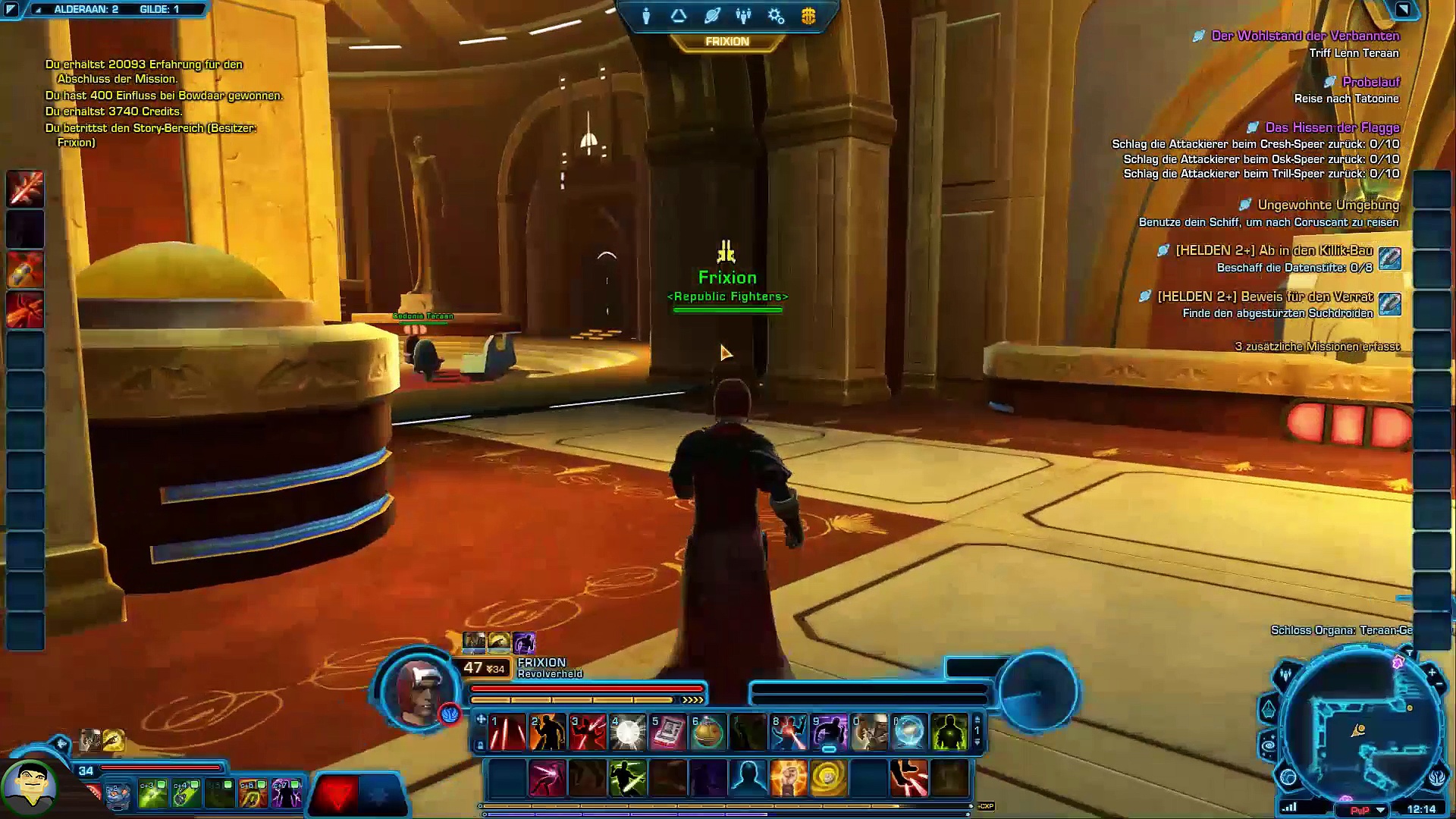Open the galaxy map spiral icon

pos(1269,746)
